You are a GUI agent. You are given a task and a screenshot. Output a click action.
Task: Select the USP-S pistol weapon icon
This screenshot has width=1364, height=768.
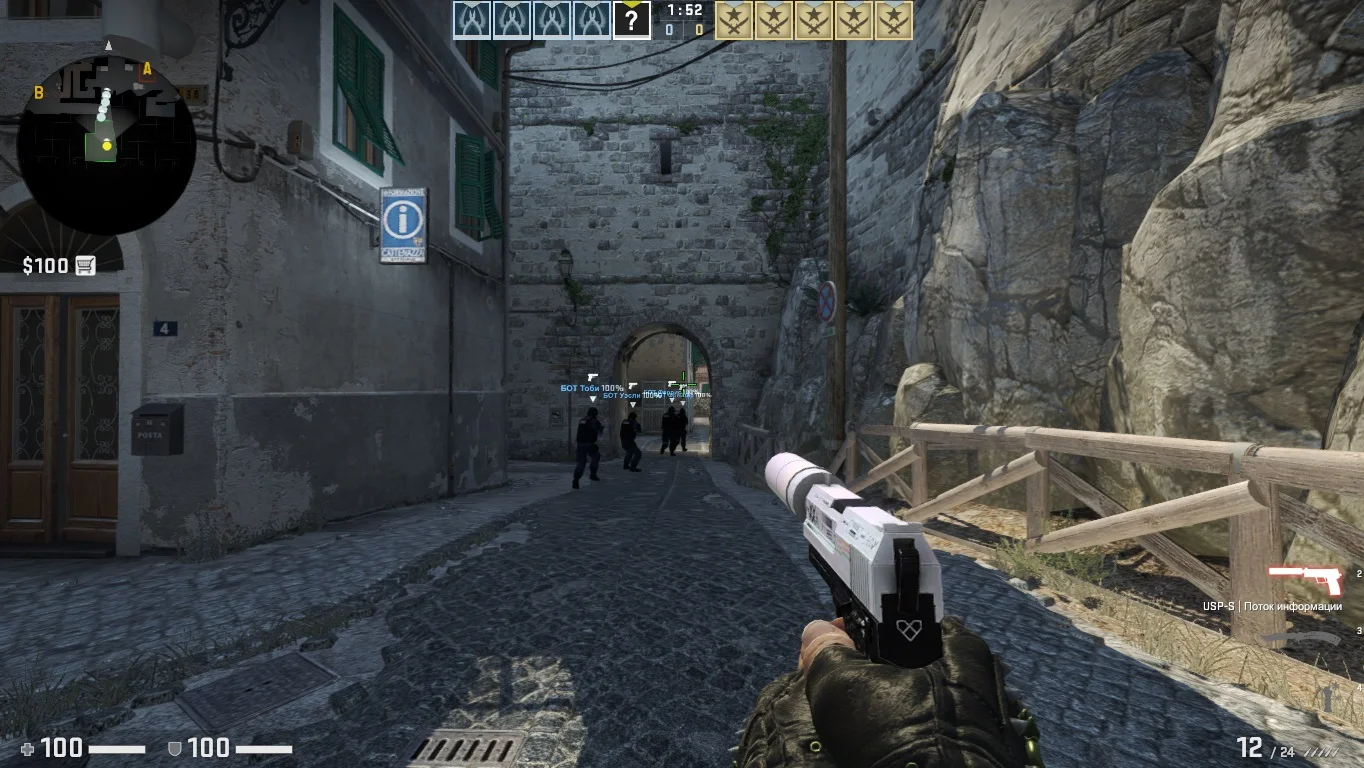click(x=1304, y=580)
